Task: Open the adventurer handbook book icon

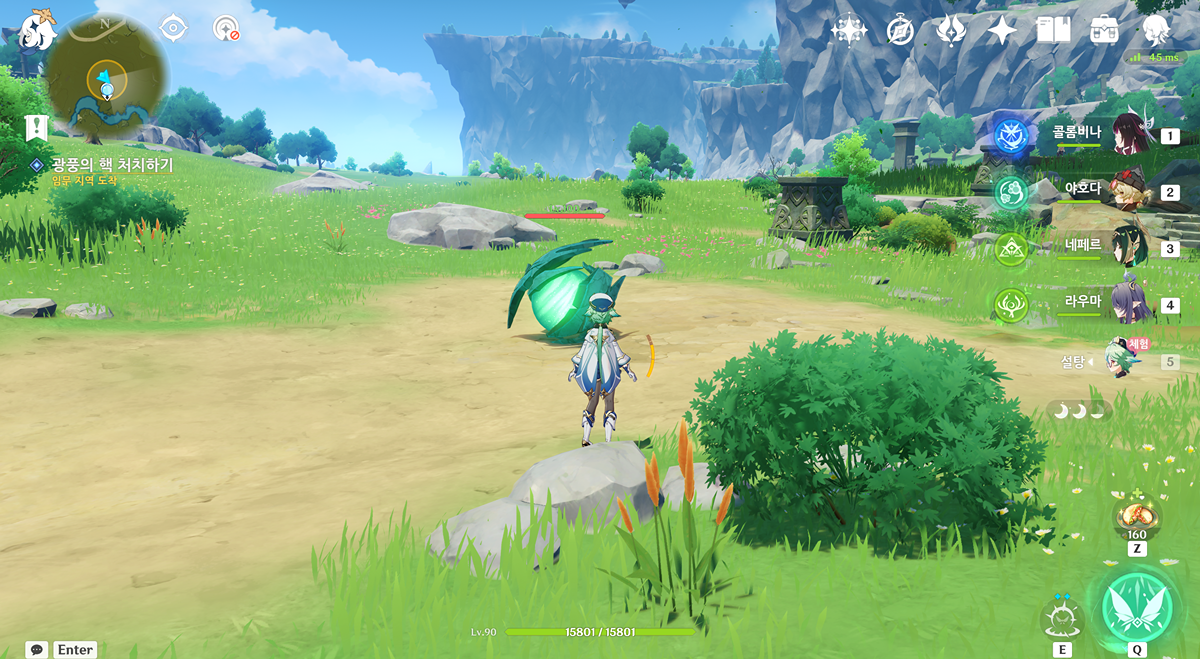Action: [1053, 30]
